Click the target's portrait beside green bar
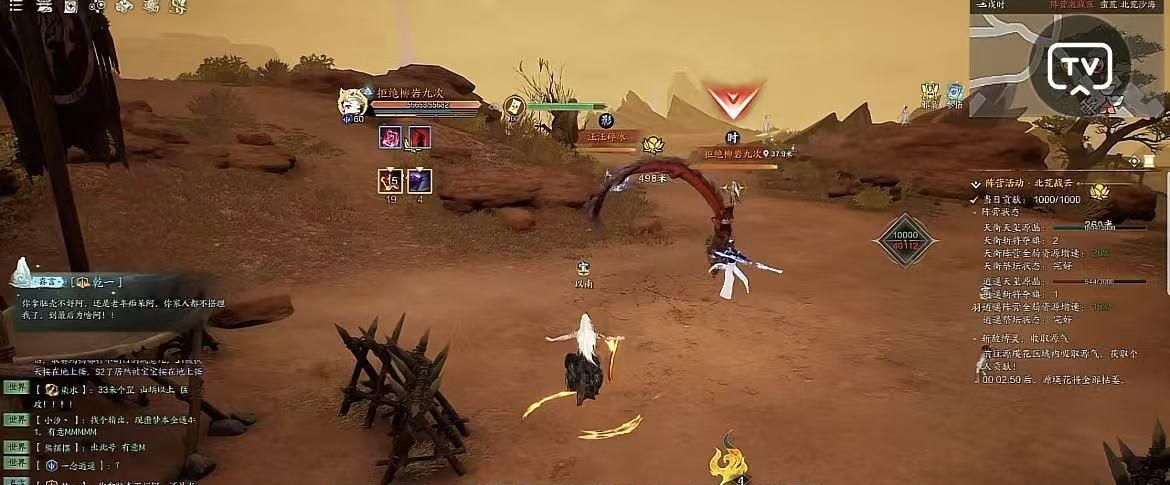 pos(514,106)
